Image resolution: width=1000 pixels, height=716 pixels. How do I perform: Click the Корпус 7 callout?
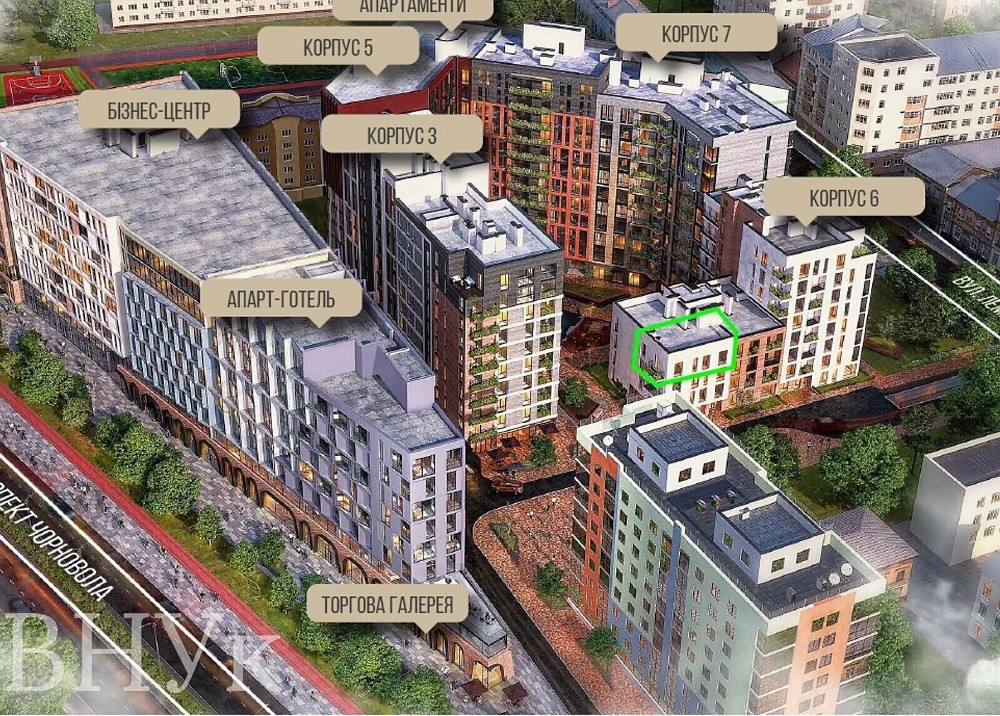pos(696,34)
